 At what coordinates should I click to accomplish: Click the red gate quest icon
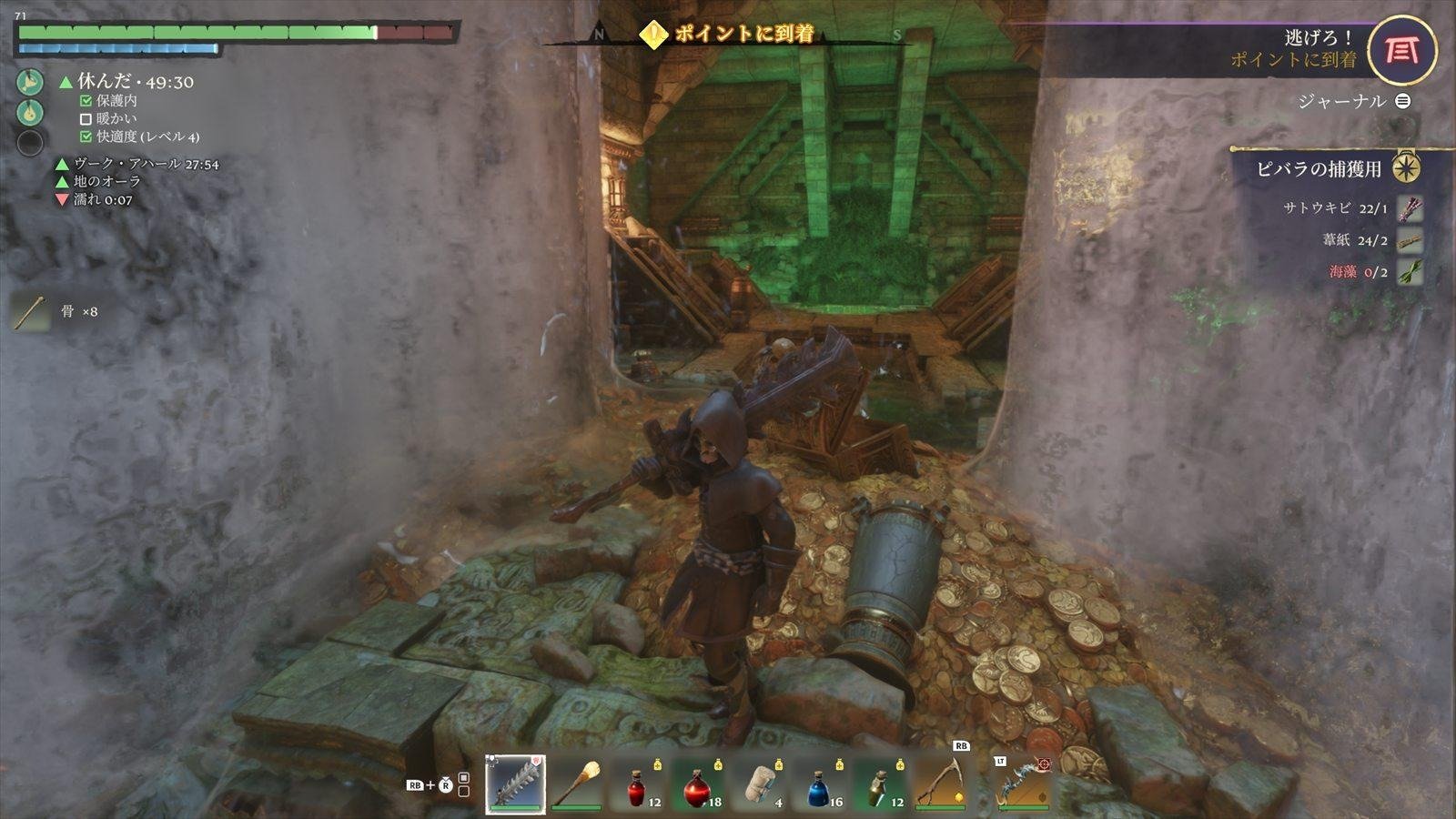click(x=1401, y=50)
